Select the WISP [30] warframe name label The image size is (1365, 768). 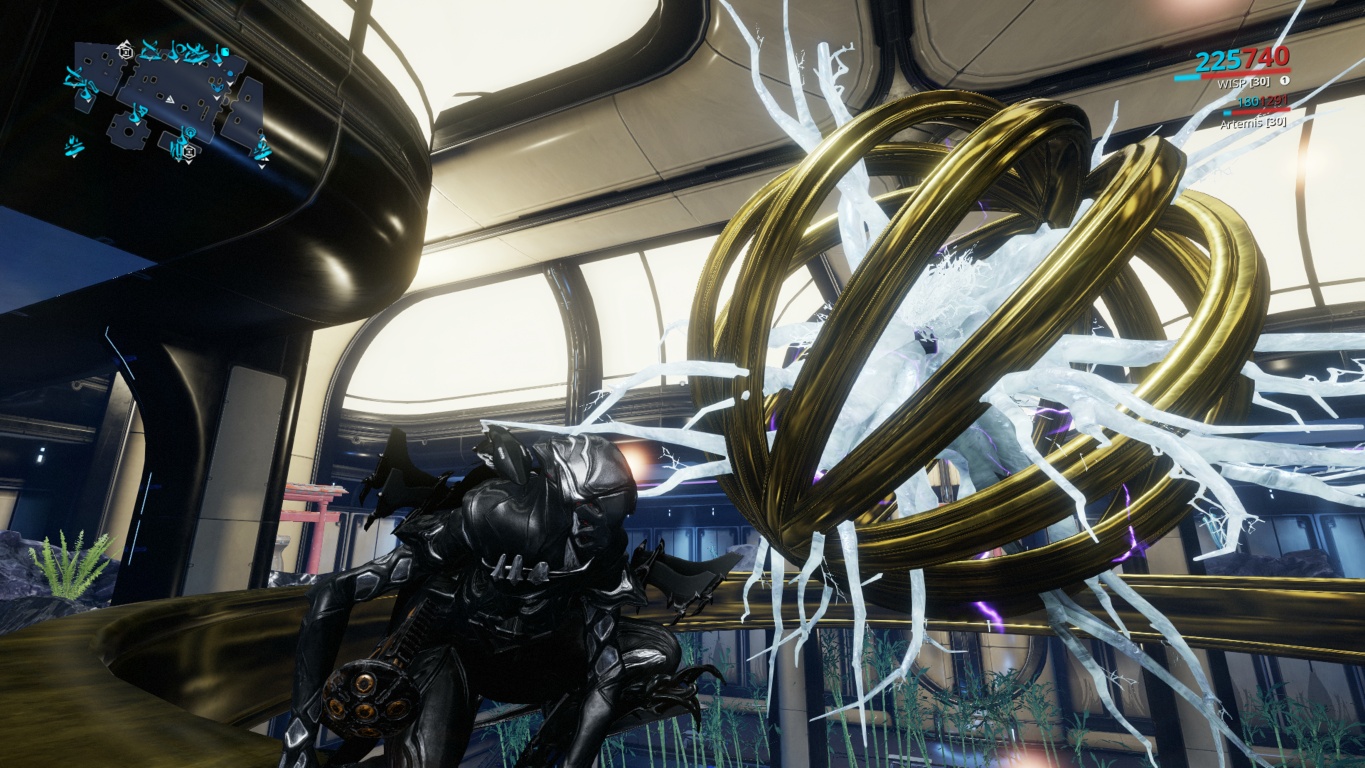1245,82
